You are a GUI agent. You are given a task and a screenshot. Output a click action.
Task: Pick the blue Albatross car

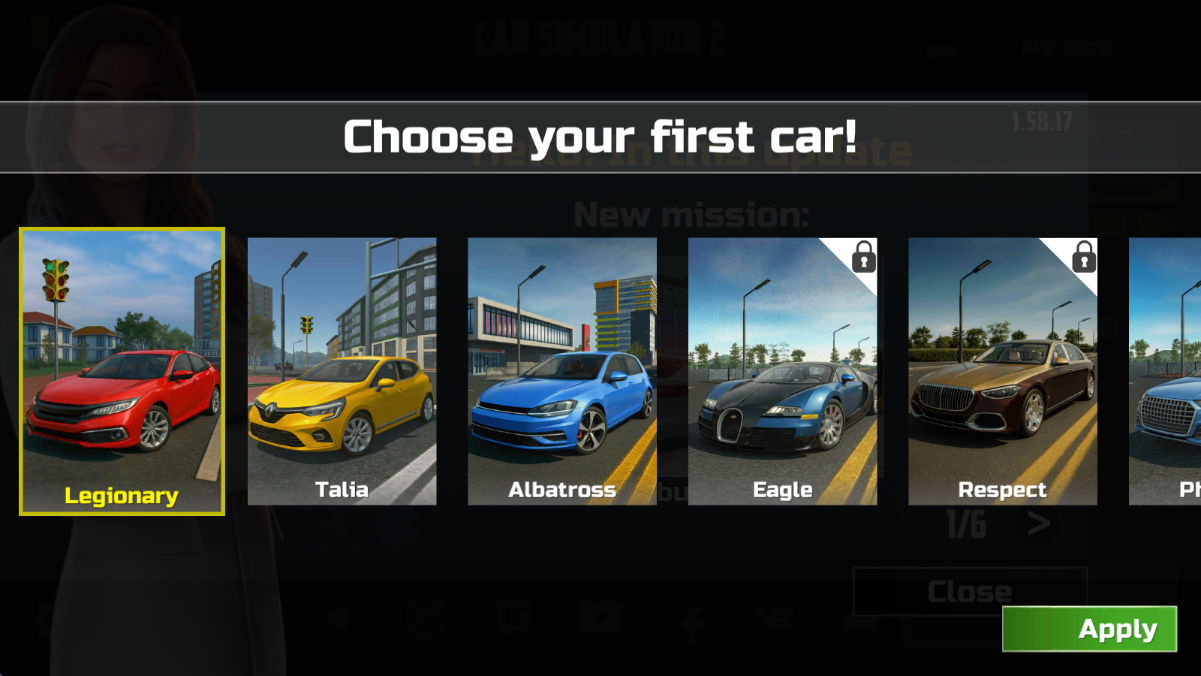point(562,371)
